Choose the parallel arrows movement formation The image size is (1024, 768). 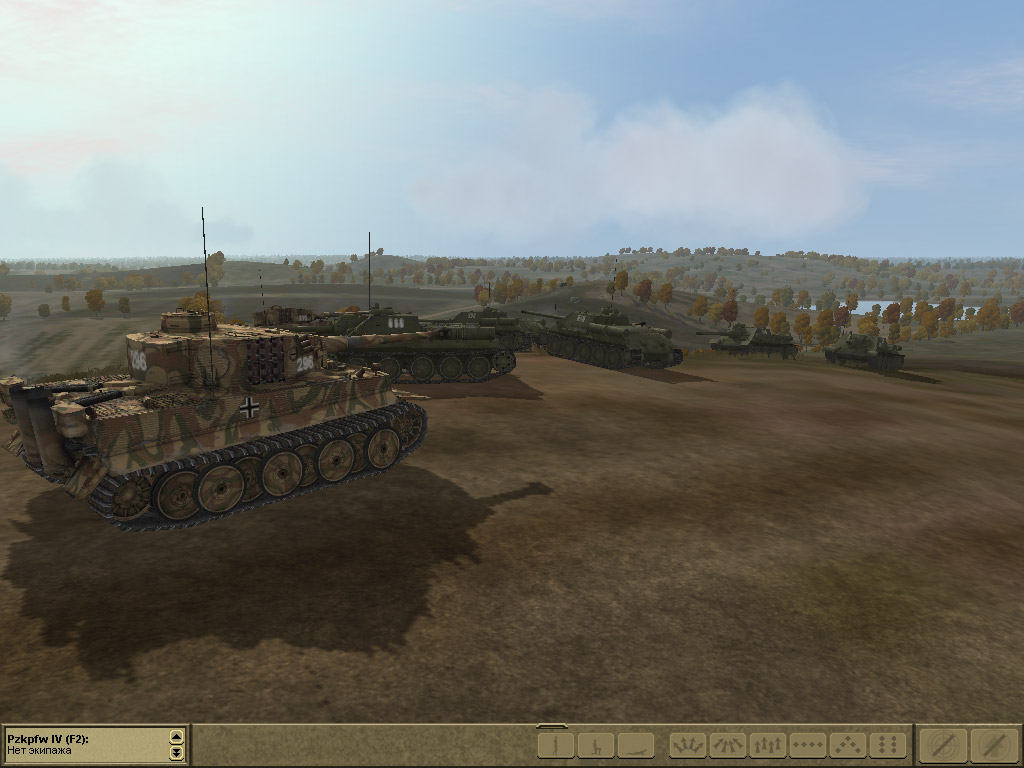coord(768,745)
